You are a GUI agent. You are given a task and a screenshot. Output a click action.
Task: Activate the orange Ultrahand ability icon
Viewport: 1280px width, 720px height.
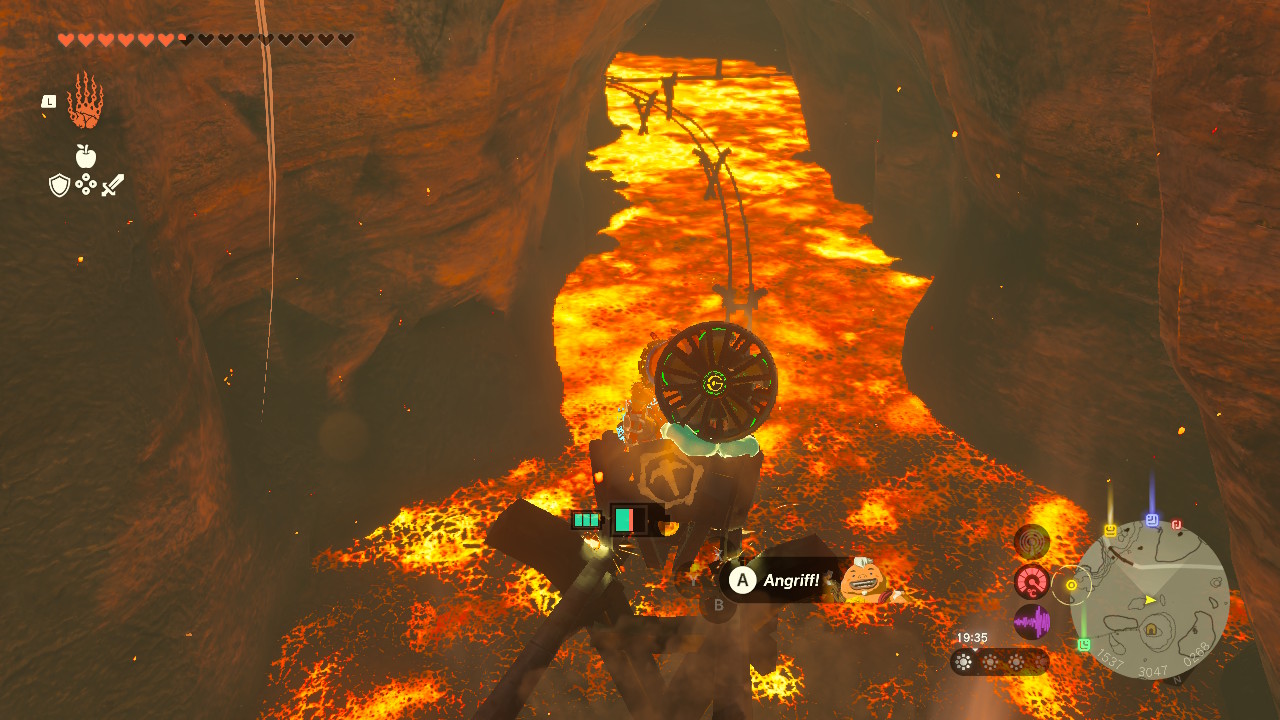[x=85, y=100]
